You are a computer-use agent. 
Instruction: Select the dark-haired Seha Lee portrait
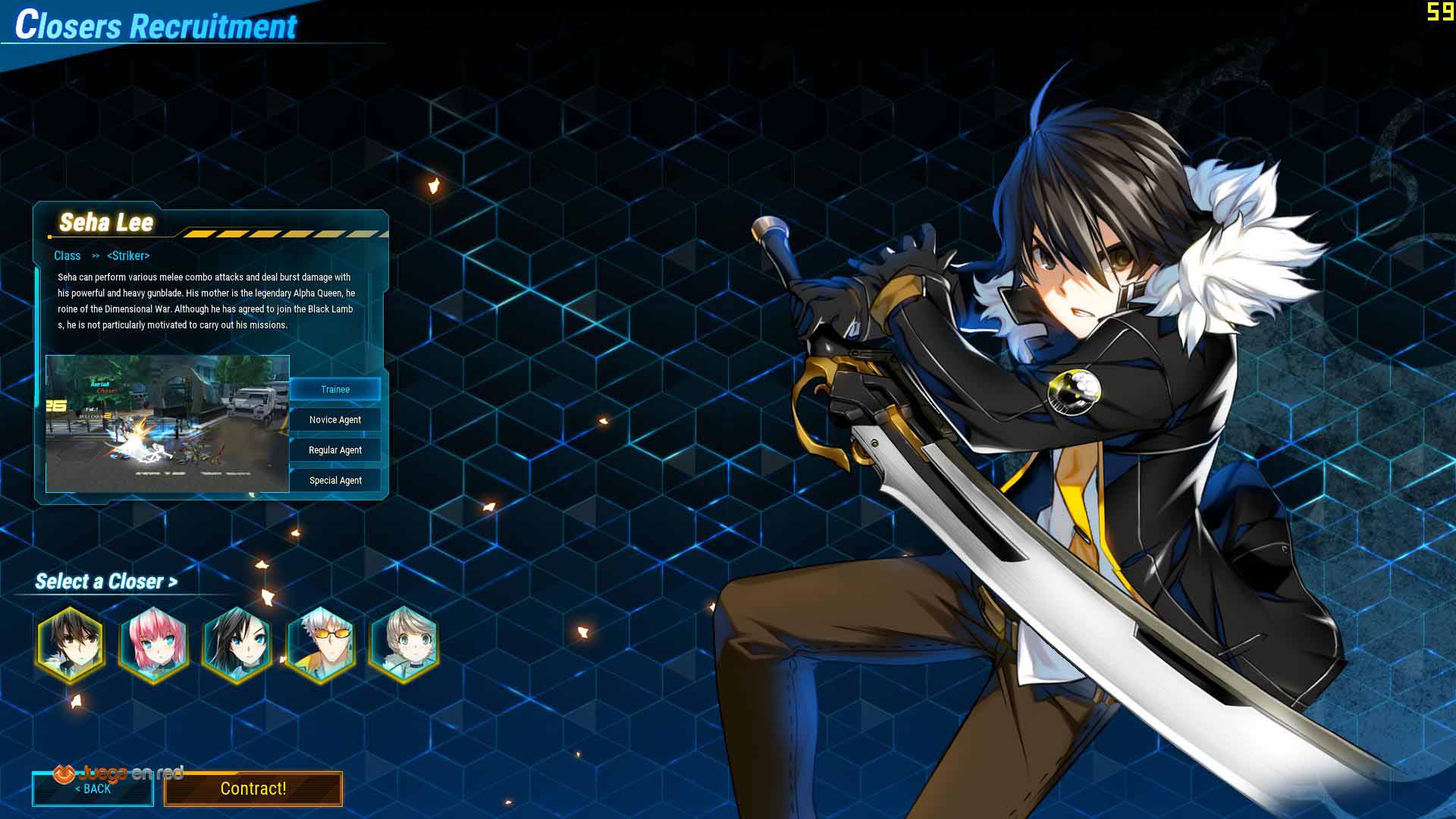click(71, 645)
